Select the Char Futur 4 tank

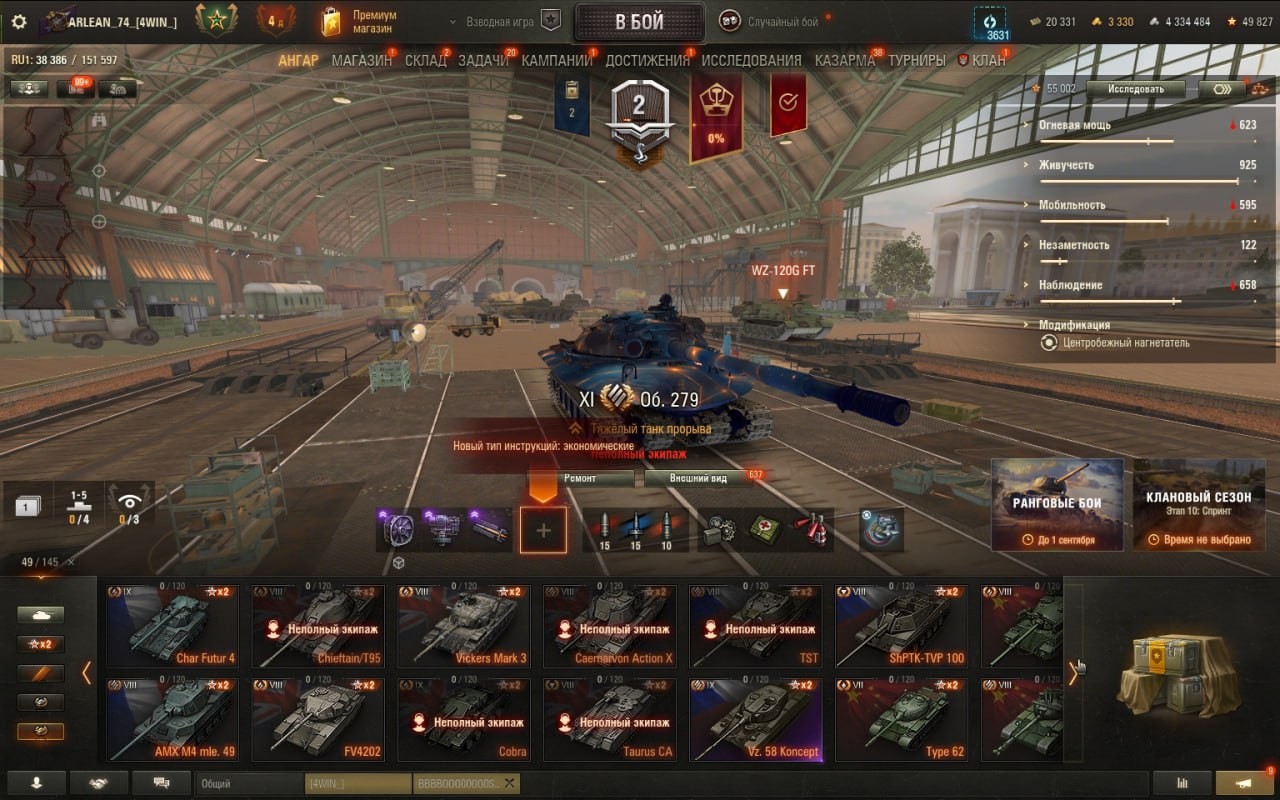(172, 627)
